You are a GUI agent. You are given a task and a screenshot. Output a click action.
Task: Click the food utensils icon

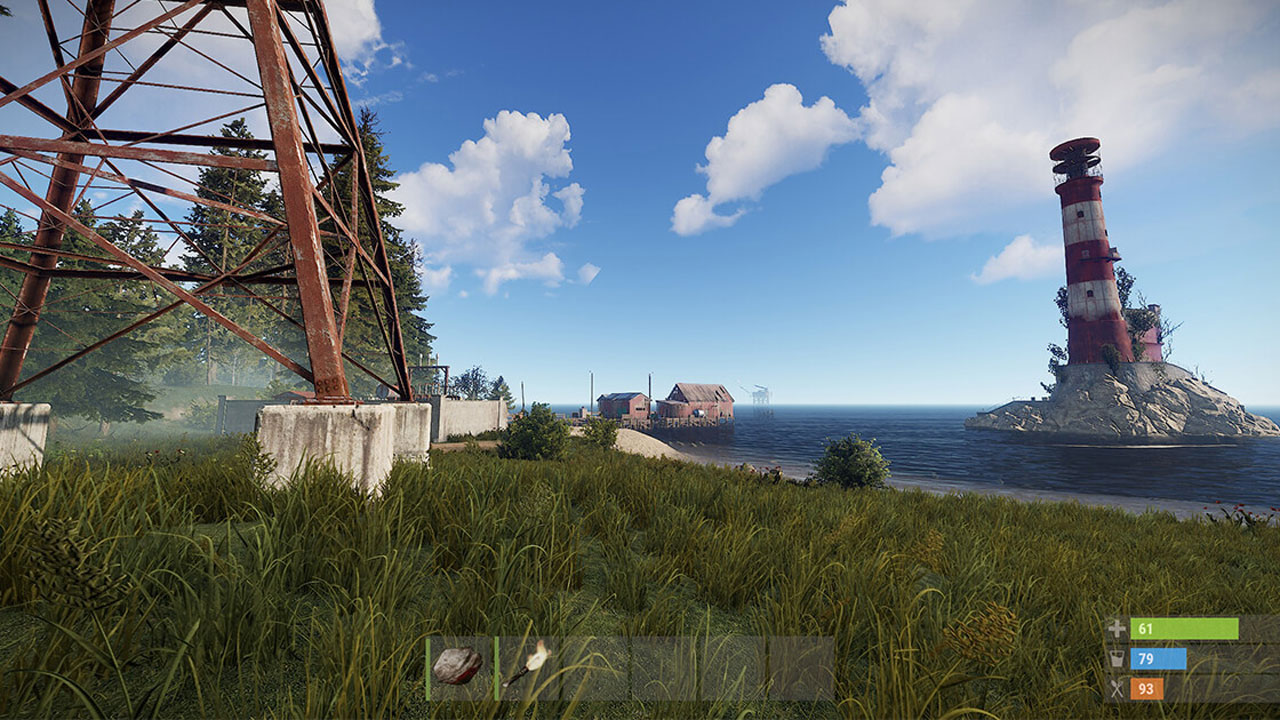(x=1117, y=688)
